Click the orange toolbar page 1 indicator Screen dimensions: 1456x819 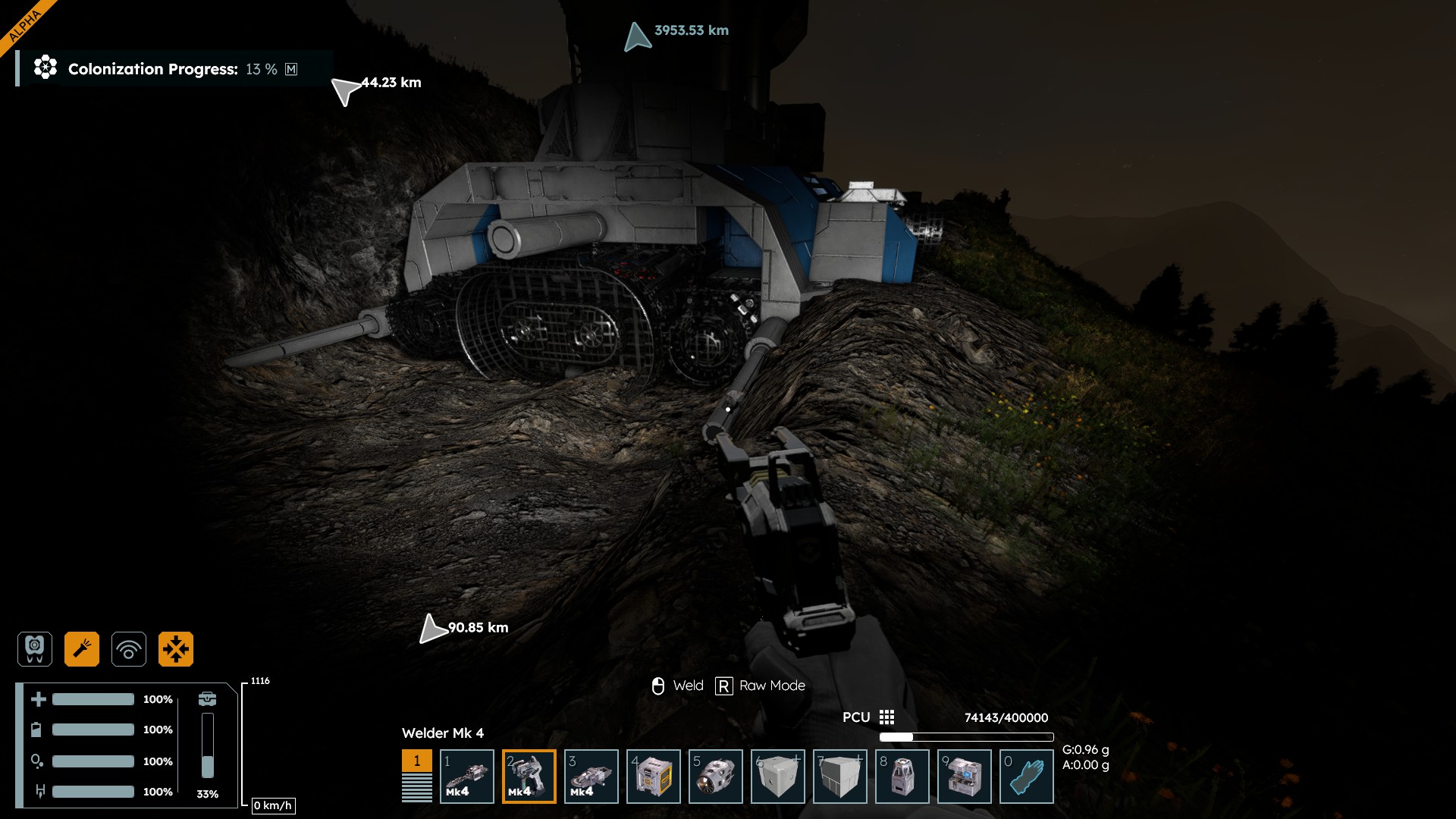coord(416,761)
